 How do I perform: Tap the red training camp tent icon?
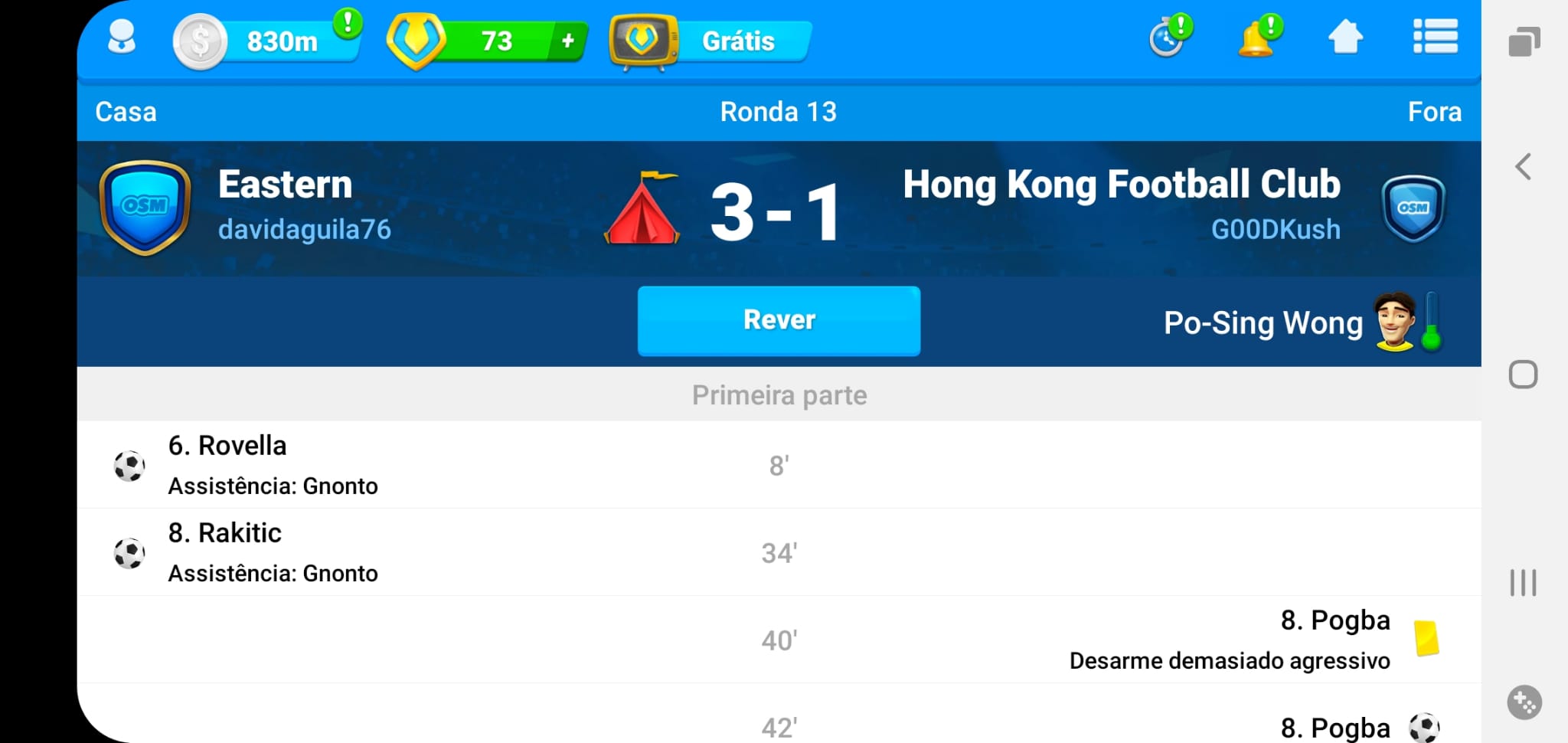tap(642, 209)
